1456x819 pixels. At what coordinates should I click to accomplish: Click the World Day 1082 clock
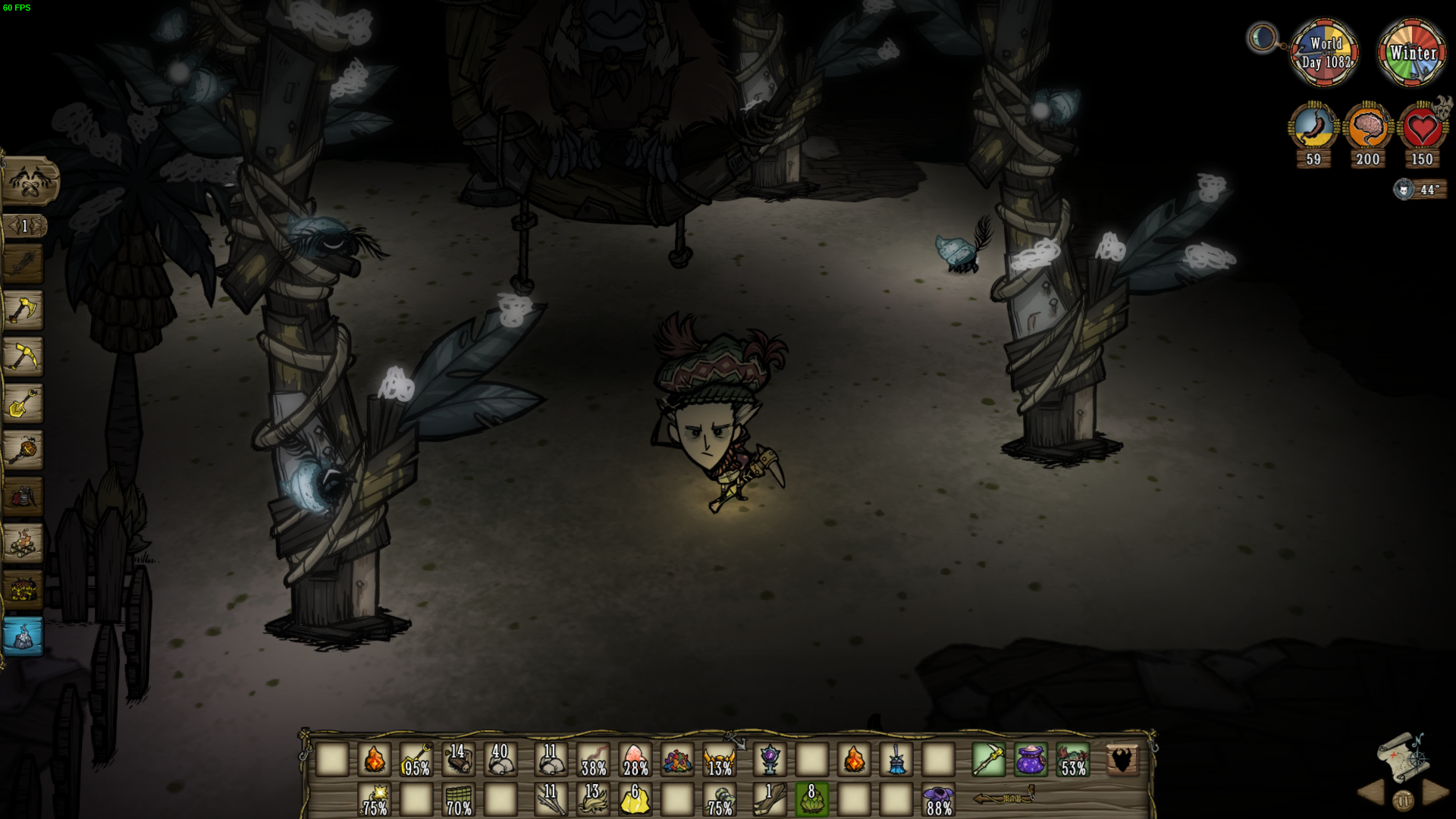[x=1324, y=53]
